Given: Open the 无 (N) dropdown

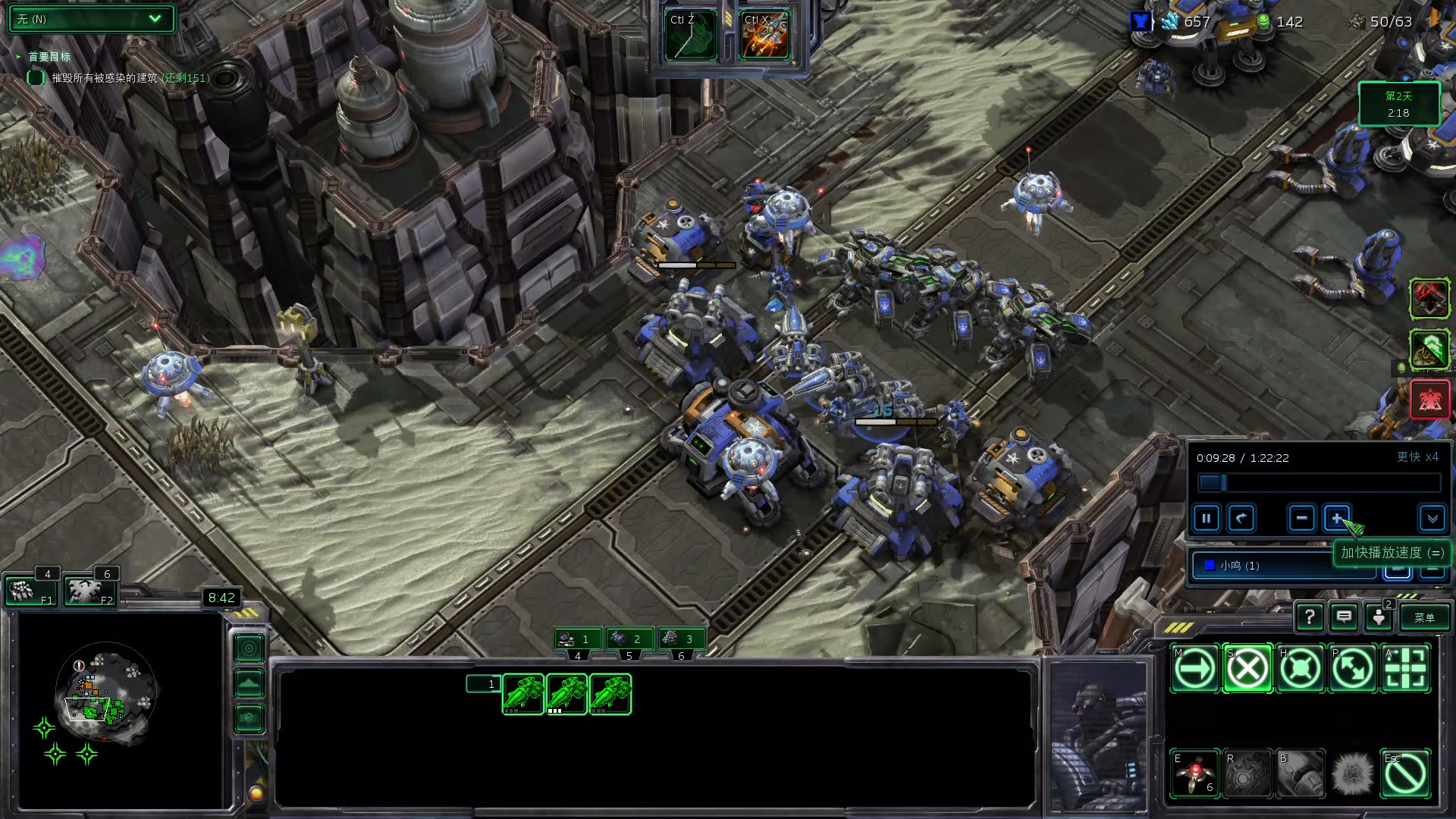Looking at the screenshot, I should [x=91, y=19].
